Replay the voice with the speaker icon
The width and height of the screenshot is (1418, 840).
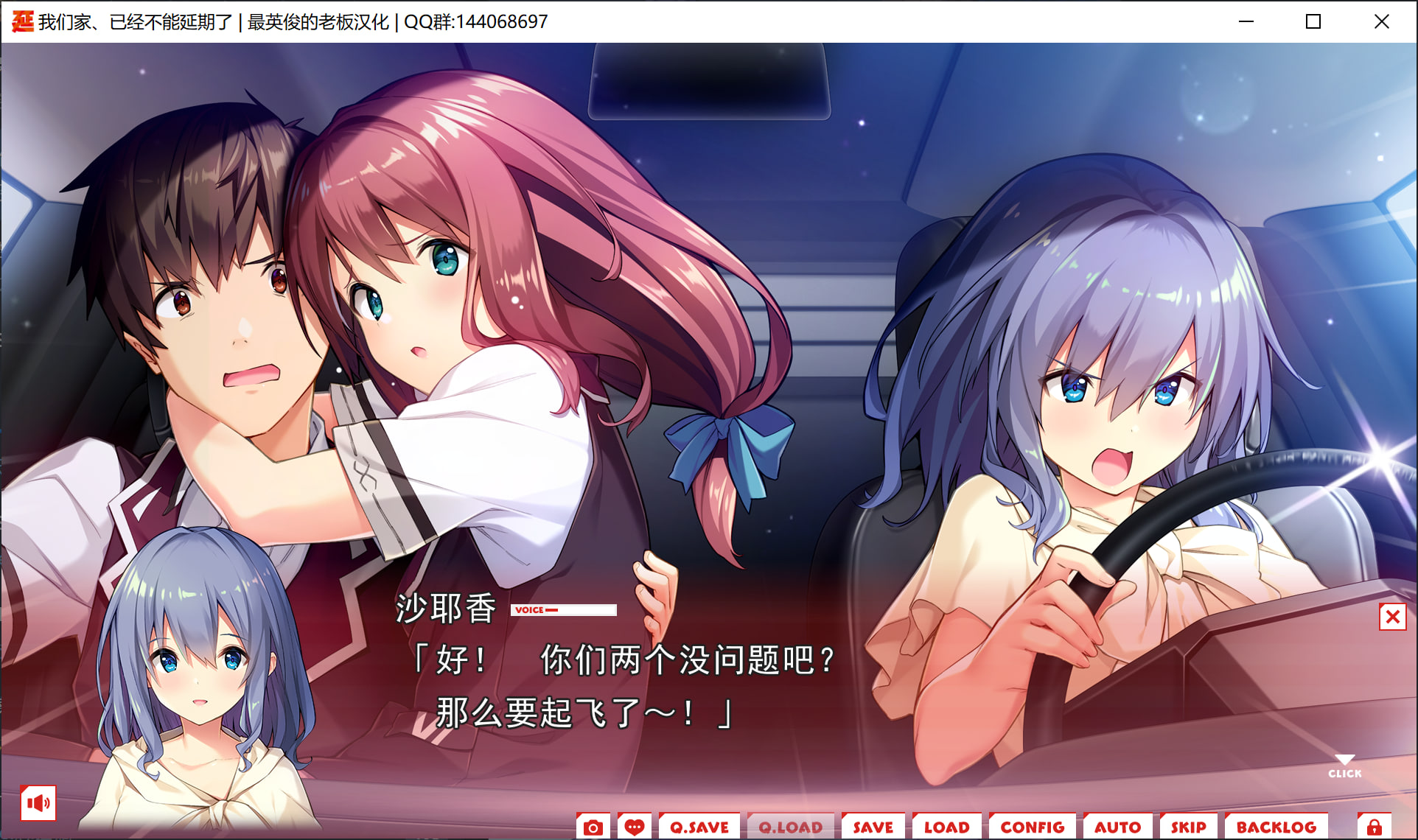pos(38,802)
